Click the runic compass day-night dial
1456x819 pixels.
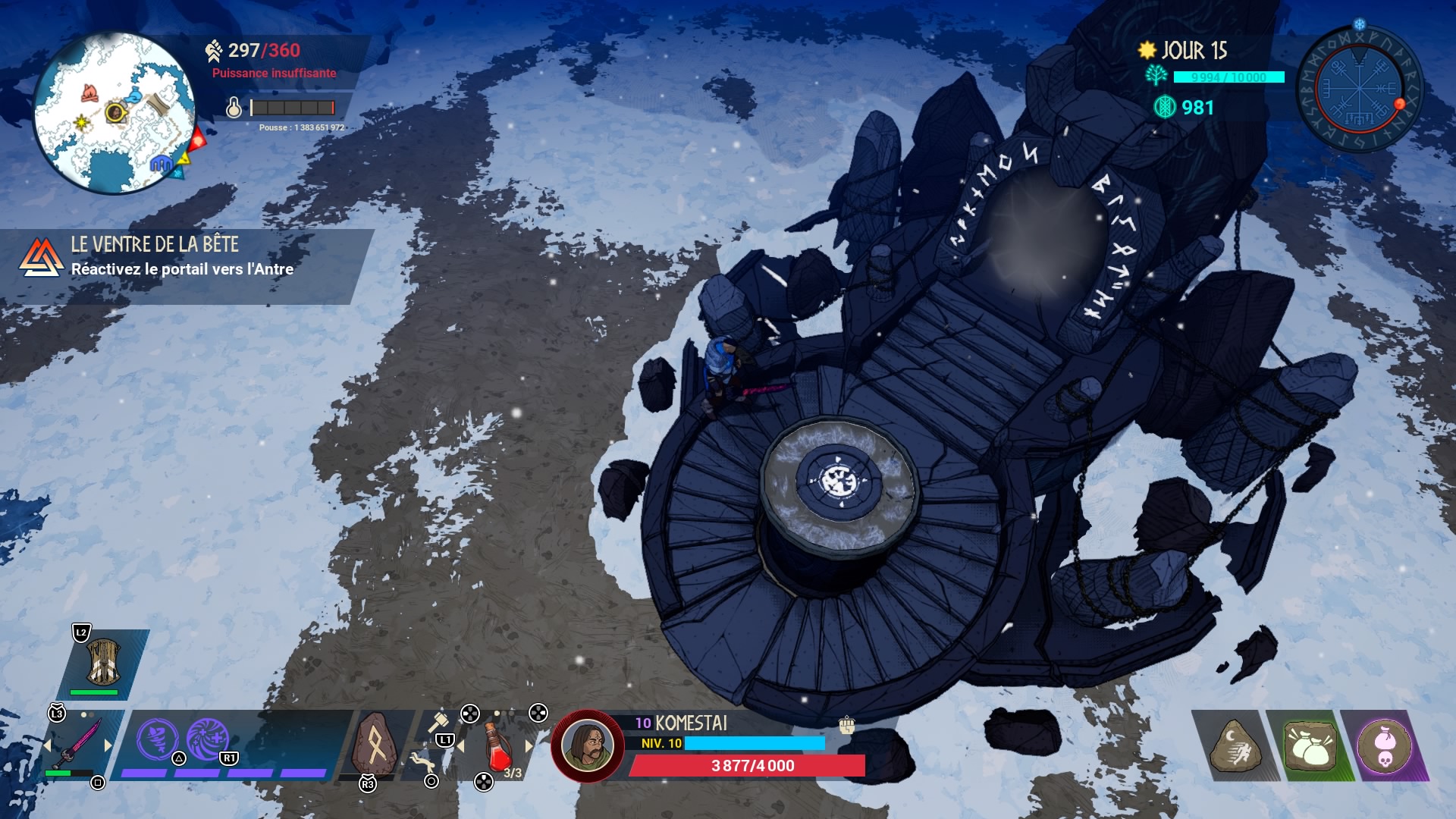[x=1359, y=89]
